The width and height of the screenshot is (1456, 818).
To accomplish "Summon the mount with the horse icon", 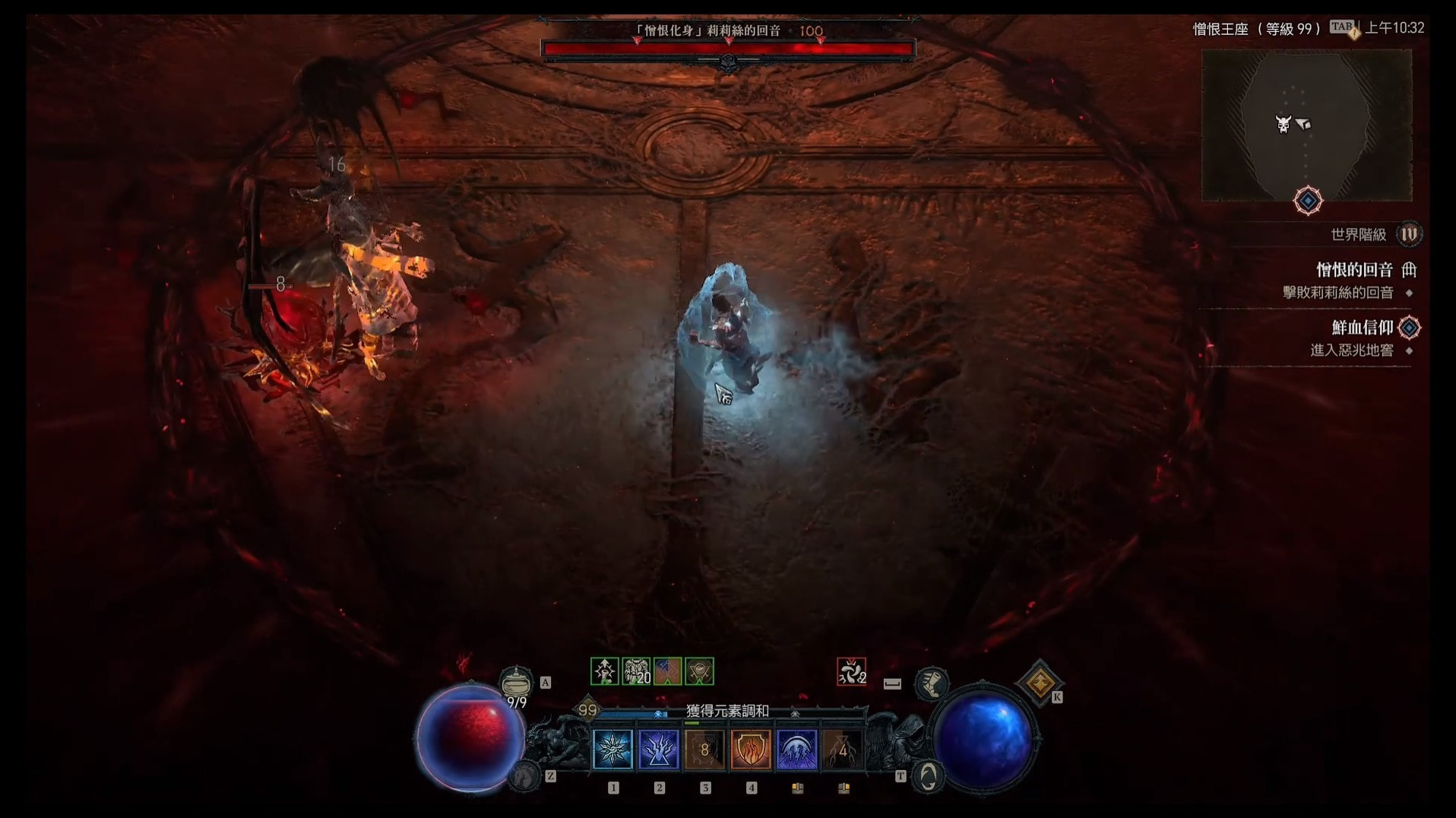I will tap(524, 776).
